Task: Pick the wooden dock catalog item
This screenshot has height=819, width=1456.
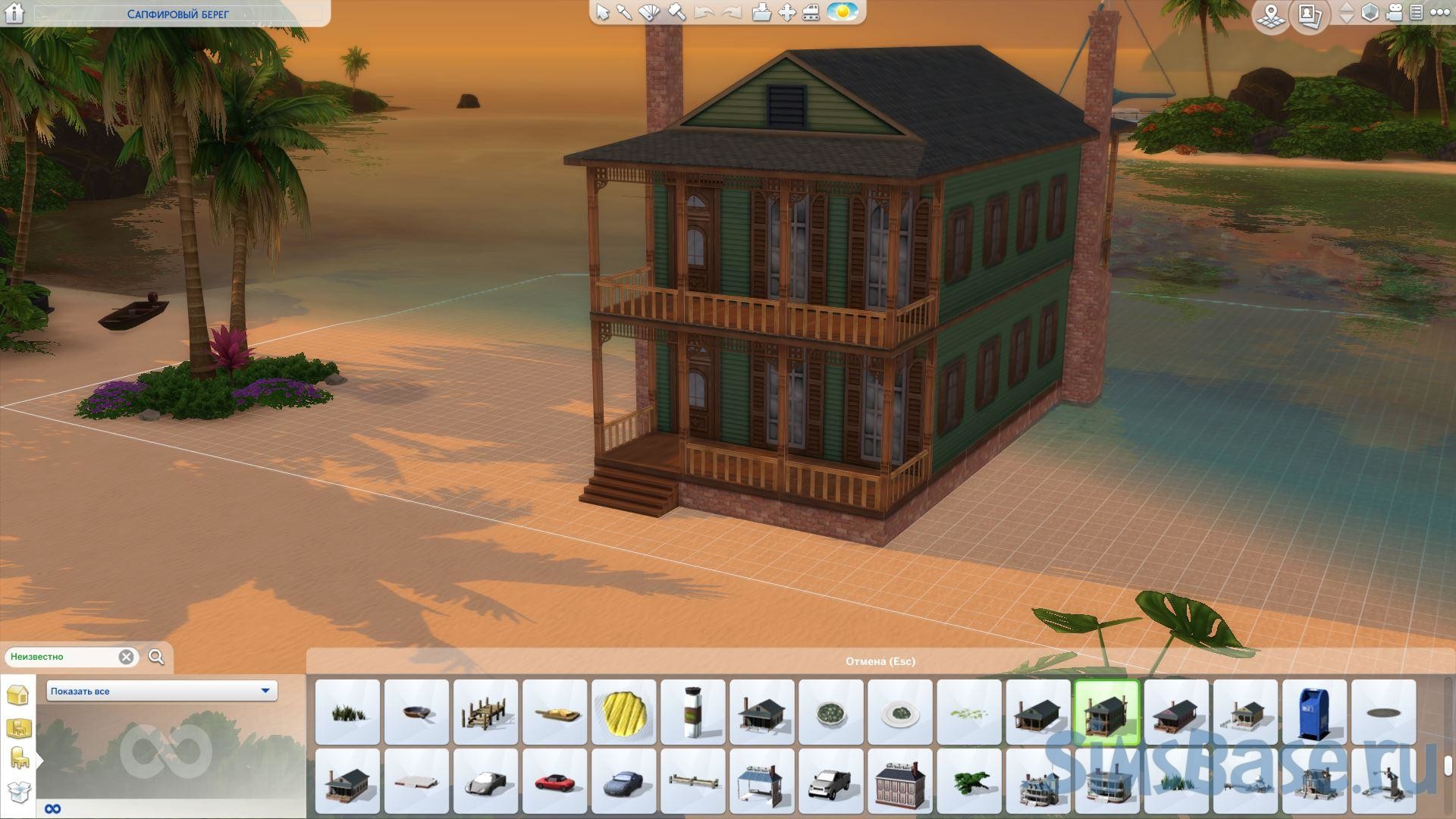Action: click(485, 712)
